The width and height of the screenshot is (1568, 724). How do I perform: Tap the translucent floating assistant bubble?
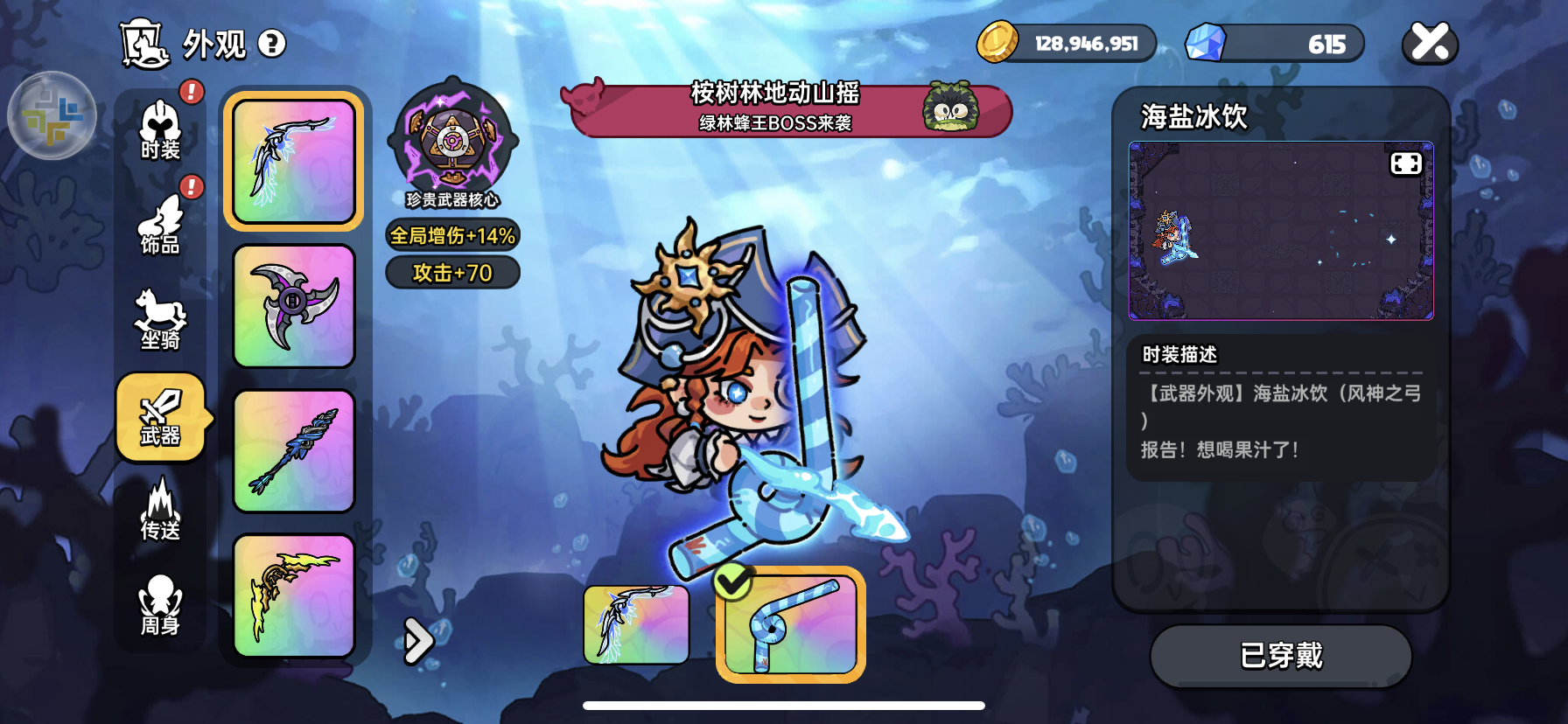click(52, 115)
